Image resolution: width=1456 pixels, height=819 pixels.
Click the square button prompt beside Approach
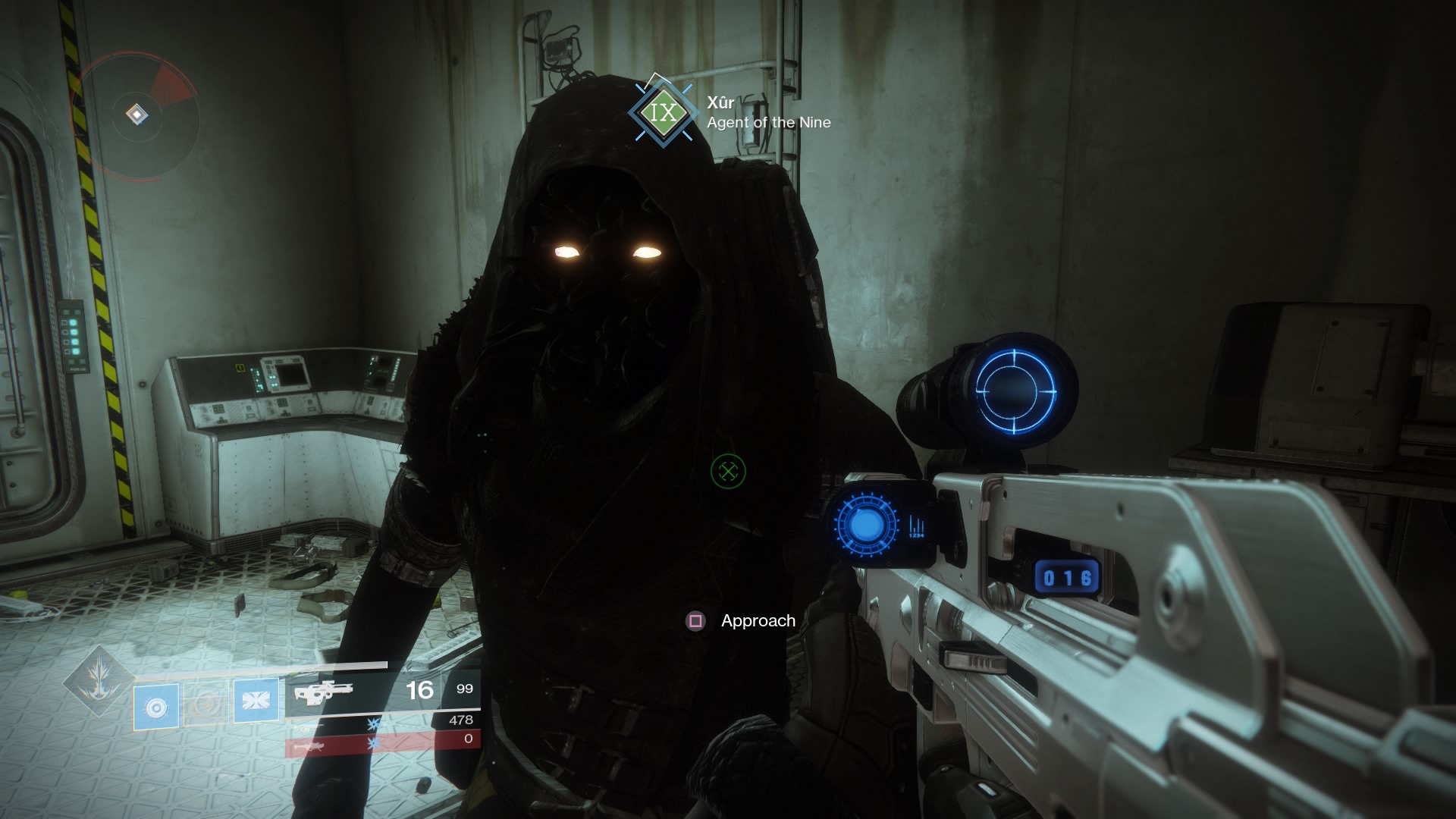pos(694,621)
